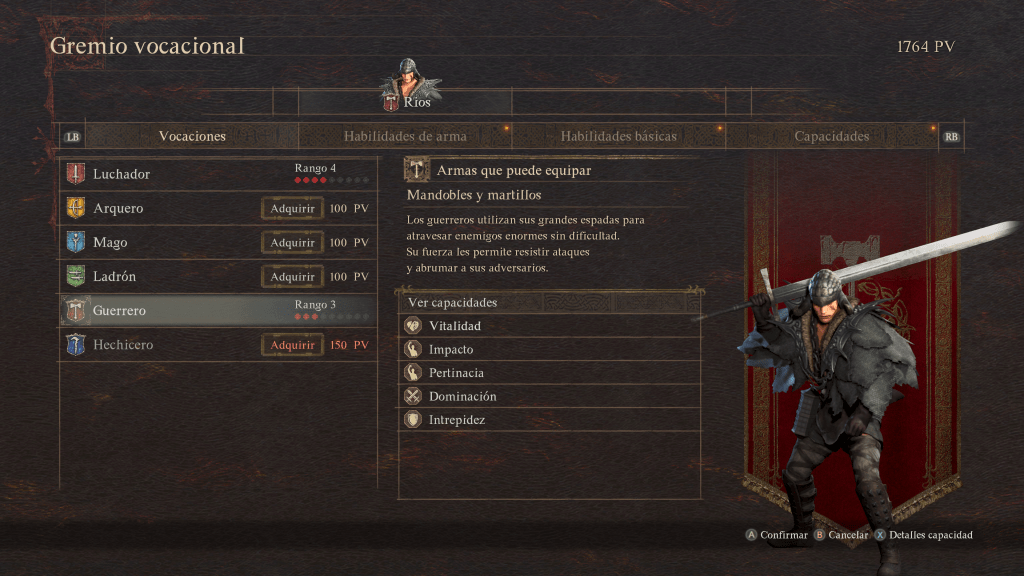1024x576 pixels.
Task: Buy the Ladrón vocation with Adquirir
Action: coord(292,276)
